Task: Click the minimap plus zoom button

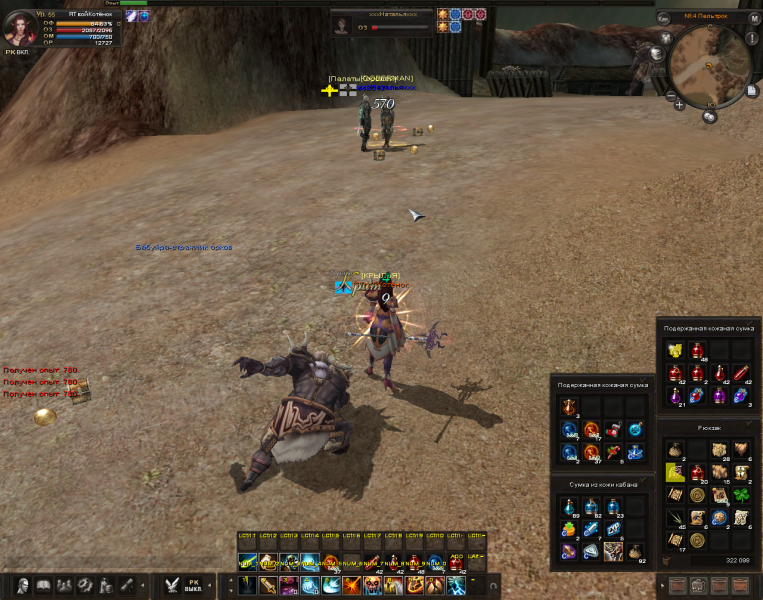Action: click(x=680, y=104)
